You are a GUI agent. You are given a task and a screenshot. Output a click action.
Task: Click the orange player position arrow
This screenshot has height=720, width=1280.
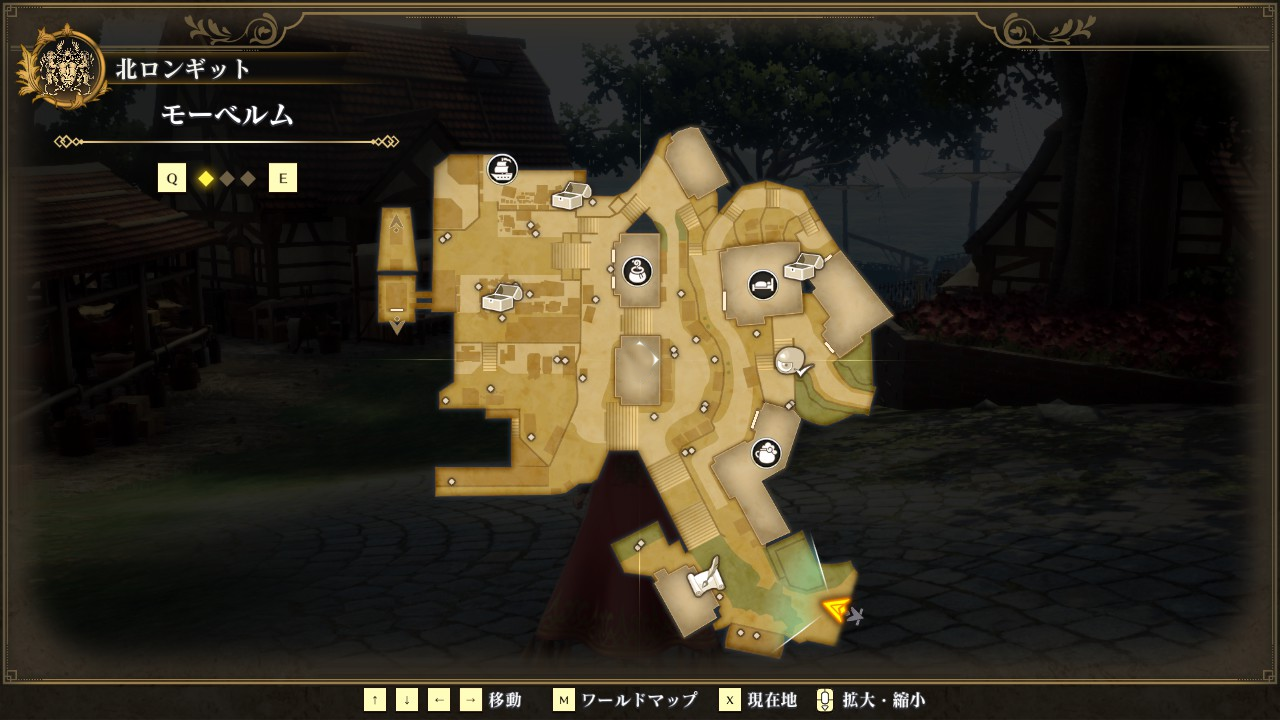(x=836, y=608)
